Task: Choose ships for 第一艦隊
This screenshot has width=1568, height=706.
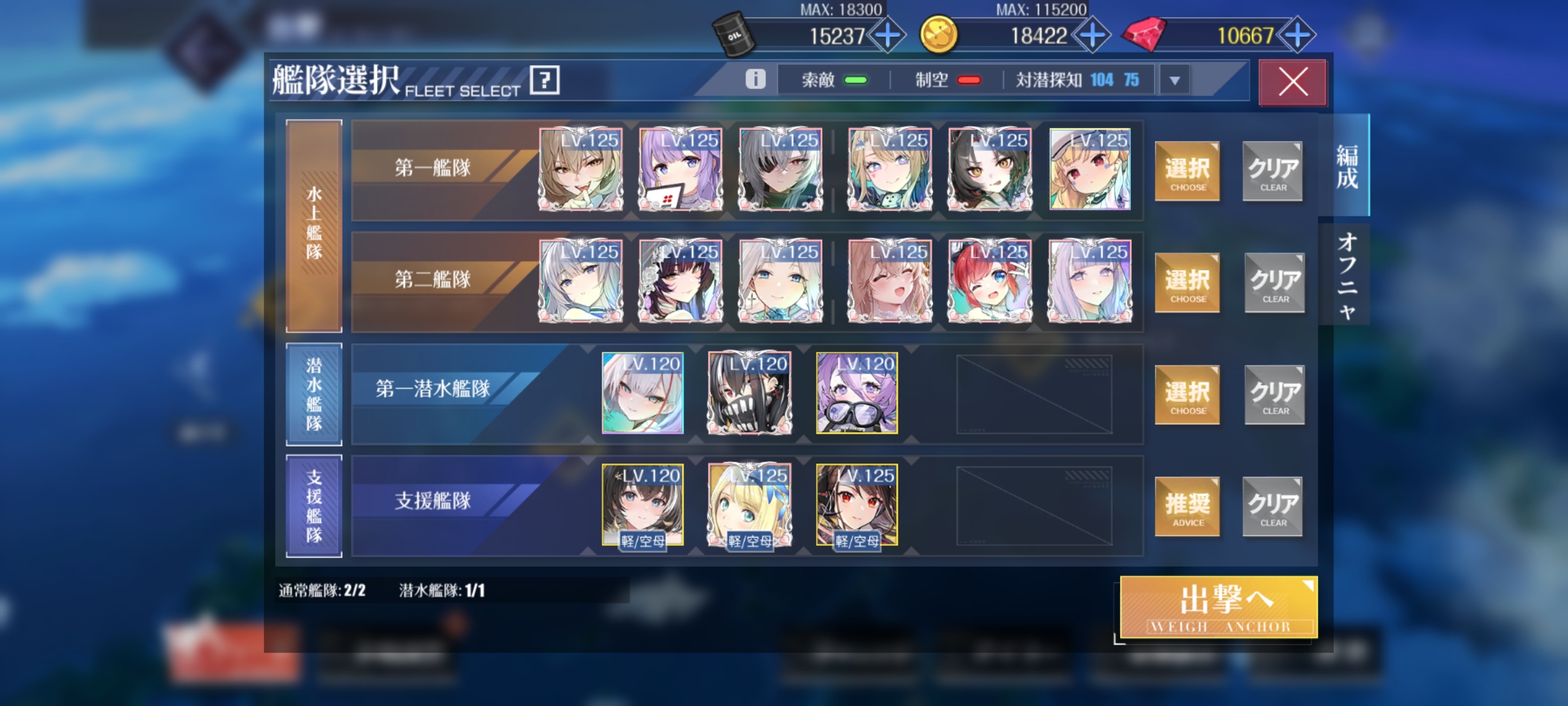Action: 1187,171
